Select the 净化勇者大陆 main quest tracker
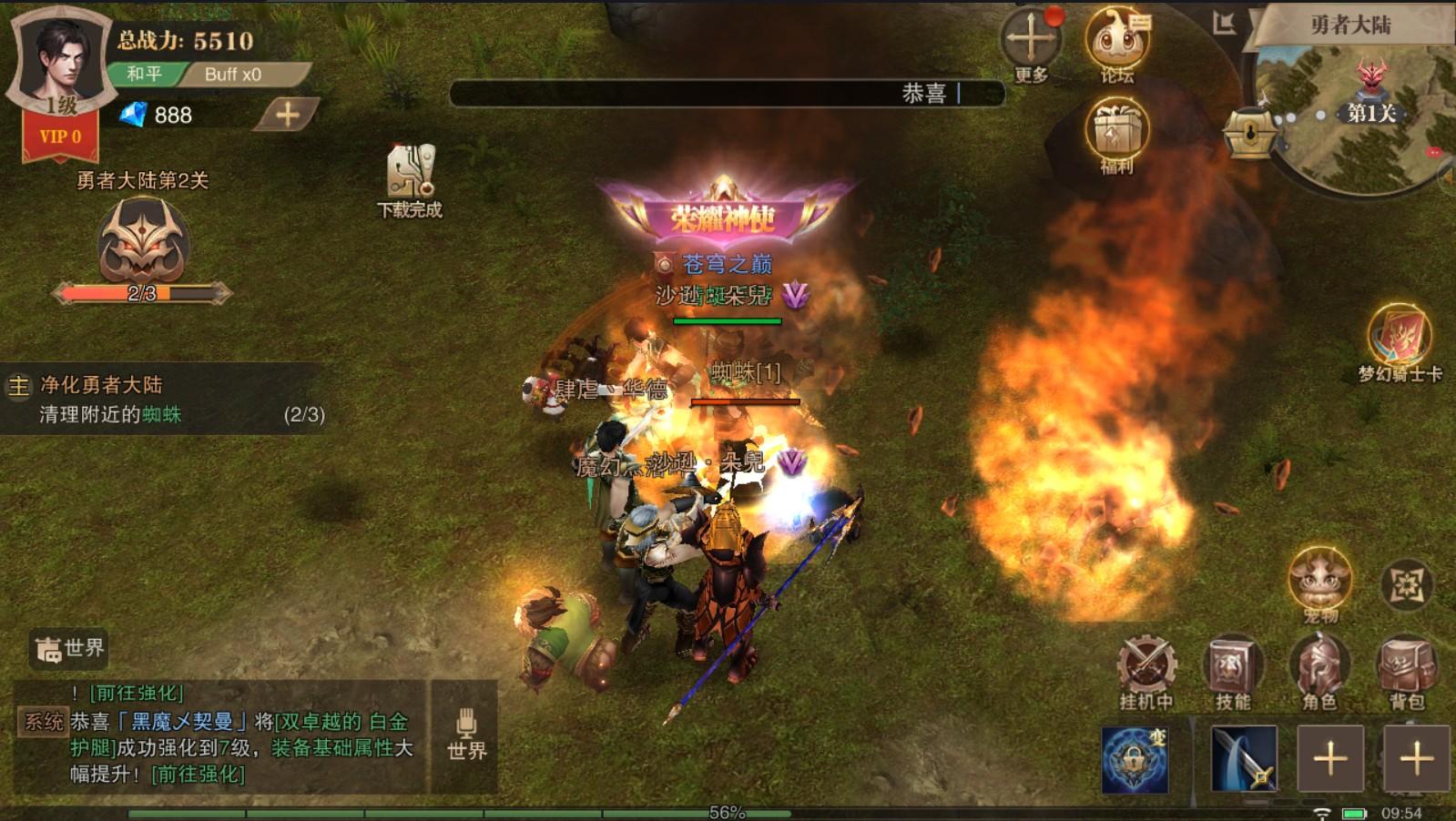 pyautogui.click(x=164, y=399)
